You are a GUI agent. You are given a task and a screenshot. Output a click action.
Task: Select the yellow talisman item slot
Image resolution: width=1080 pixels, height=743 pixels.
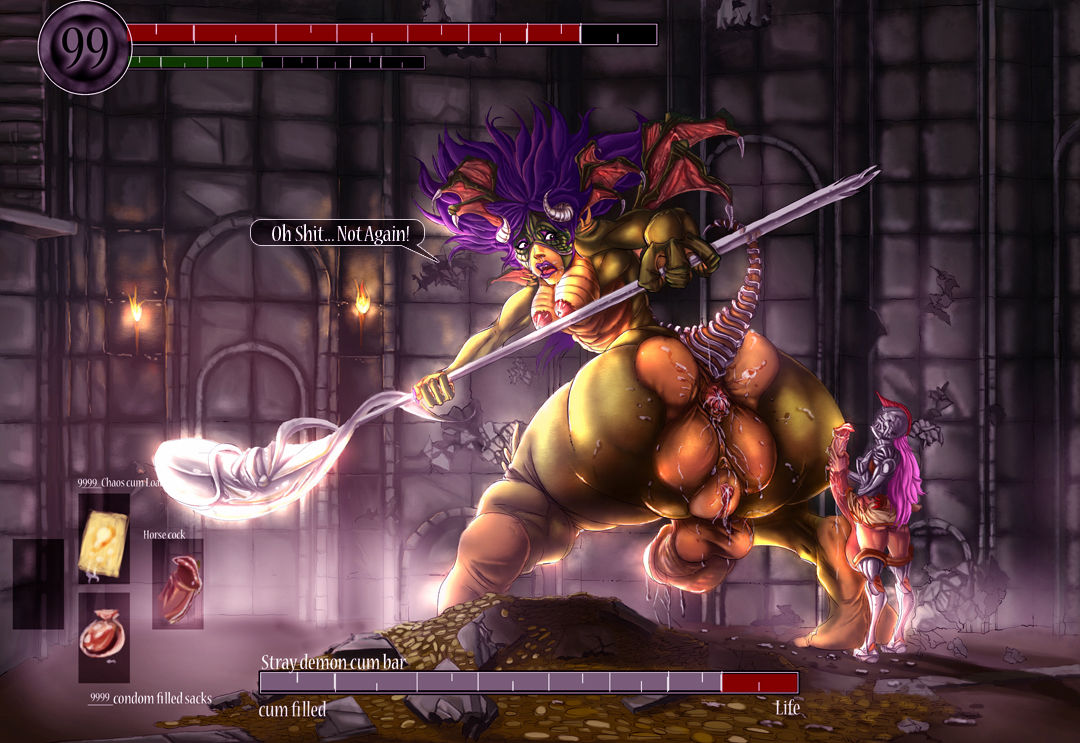click(104, 538)
